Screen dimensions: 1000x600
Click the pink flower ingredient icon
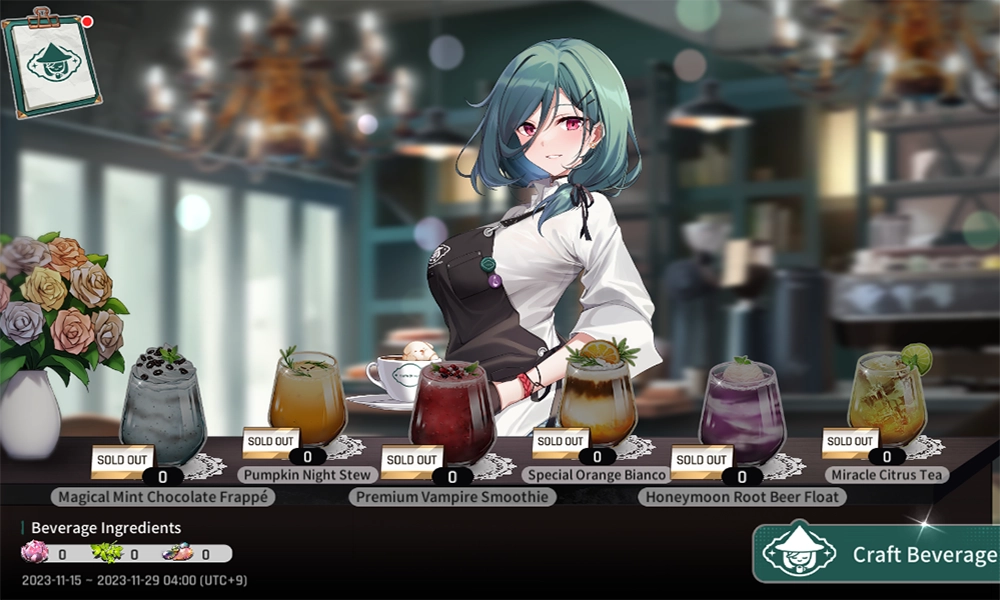[x=35, y=553]
